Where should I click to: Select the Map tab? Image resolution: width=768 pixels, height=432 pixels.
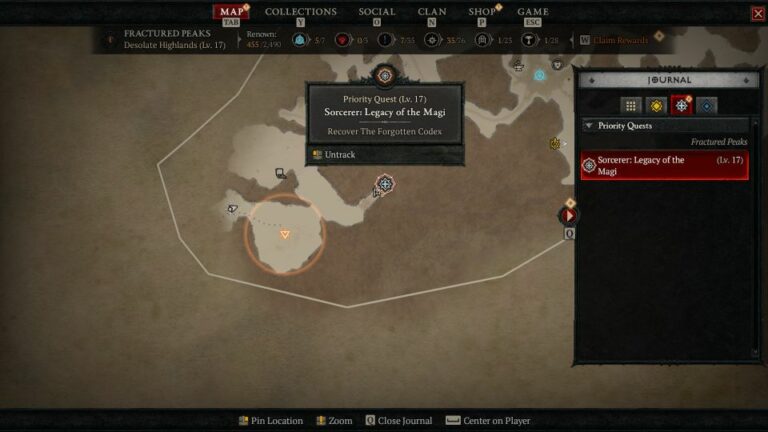232,12
